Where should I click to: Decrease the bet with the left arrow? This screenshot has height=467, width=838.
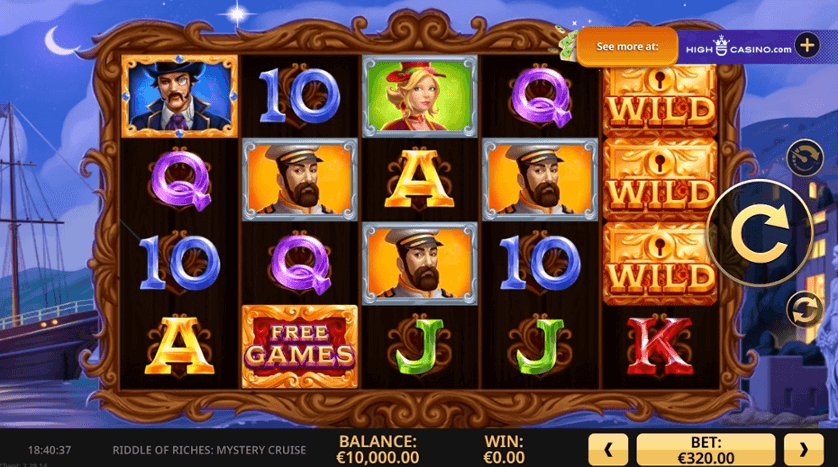pos(609,449)
